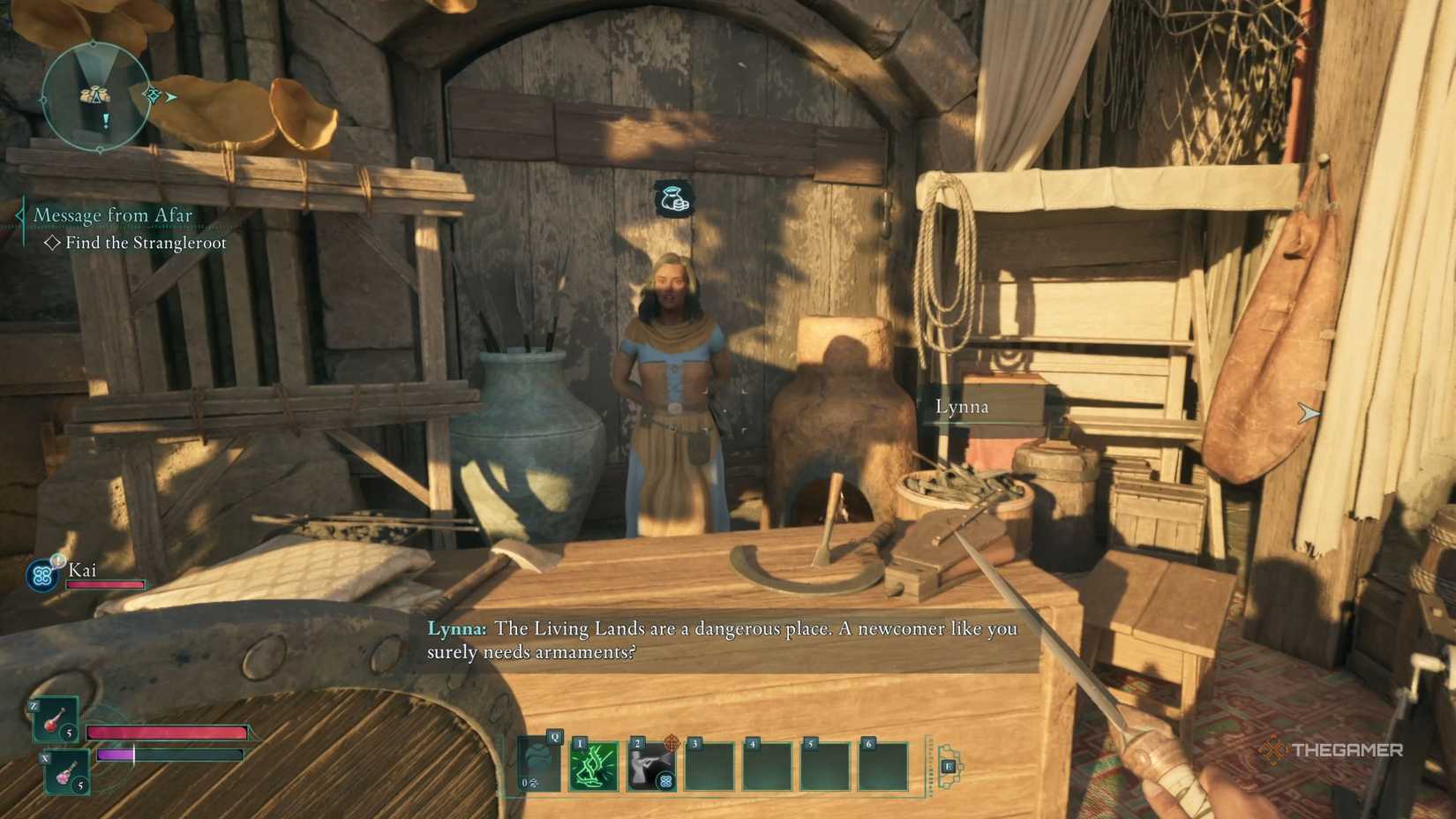Click the health potion icon beside the Z keybind
The image size is (1456, 819).
[53, 719]
